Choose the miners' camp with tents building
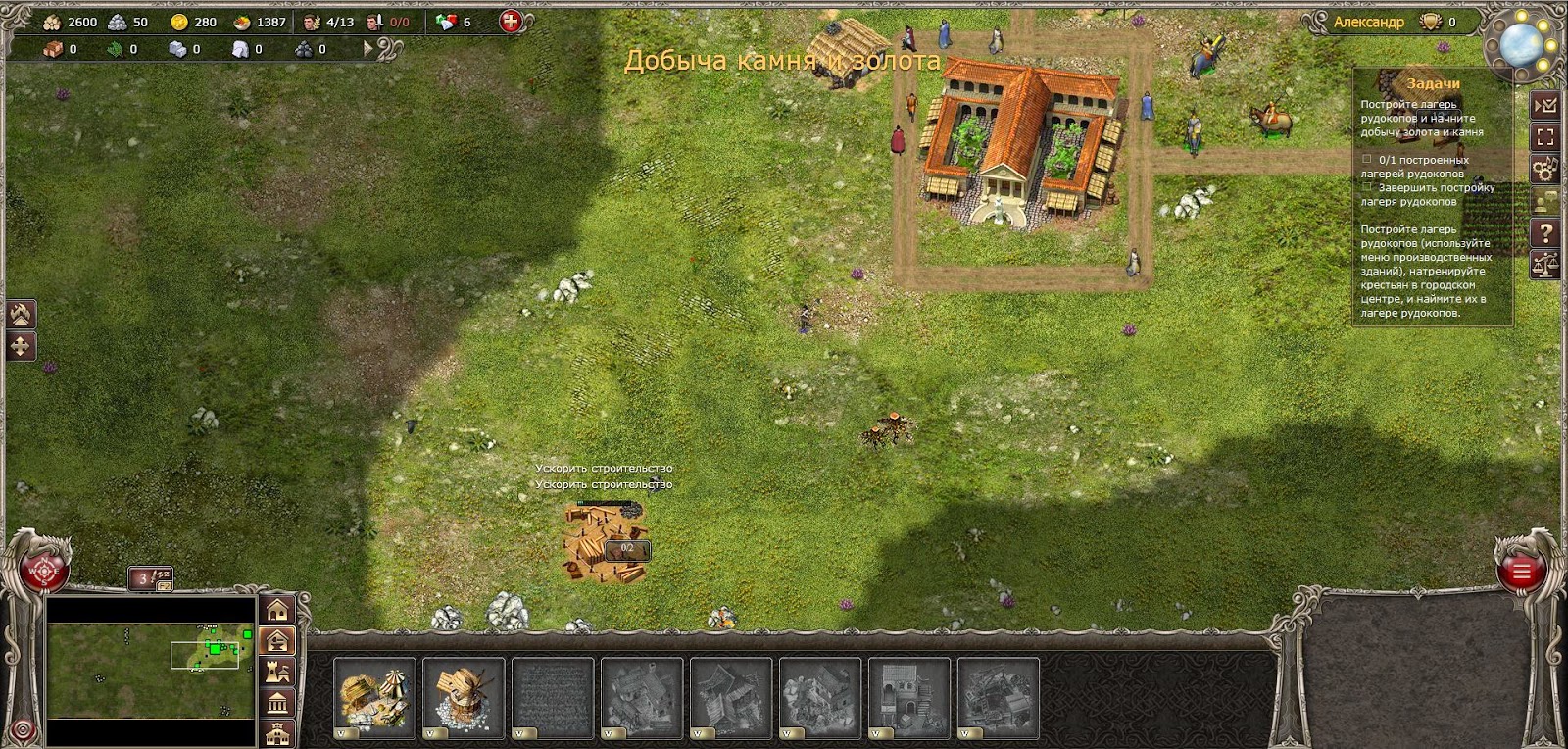 [x=374, y=697]
